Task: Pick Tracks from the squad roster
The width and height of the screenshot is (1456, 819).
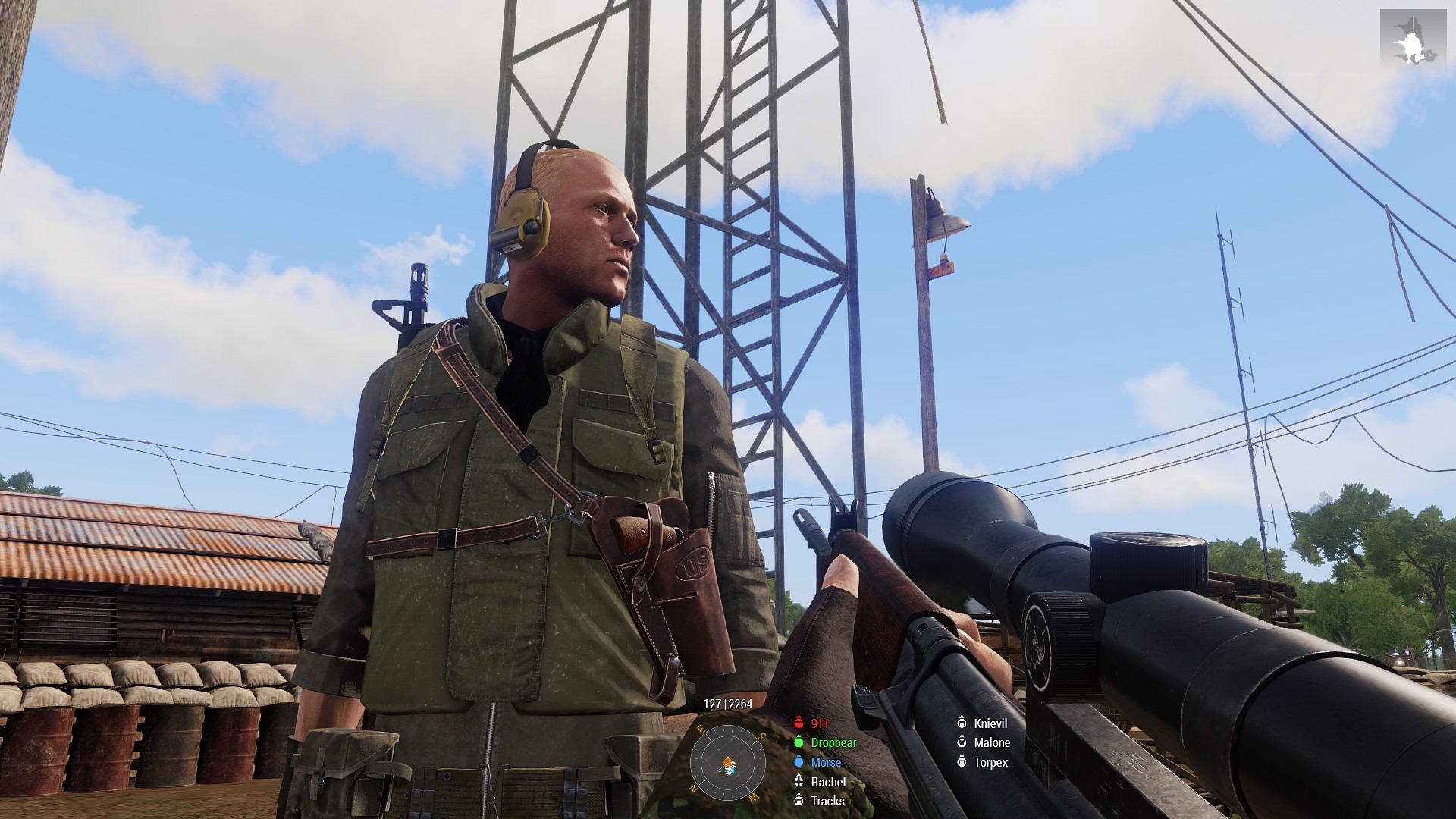Action: pos(827,801)
